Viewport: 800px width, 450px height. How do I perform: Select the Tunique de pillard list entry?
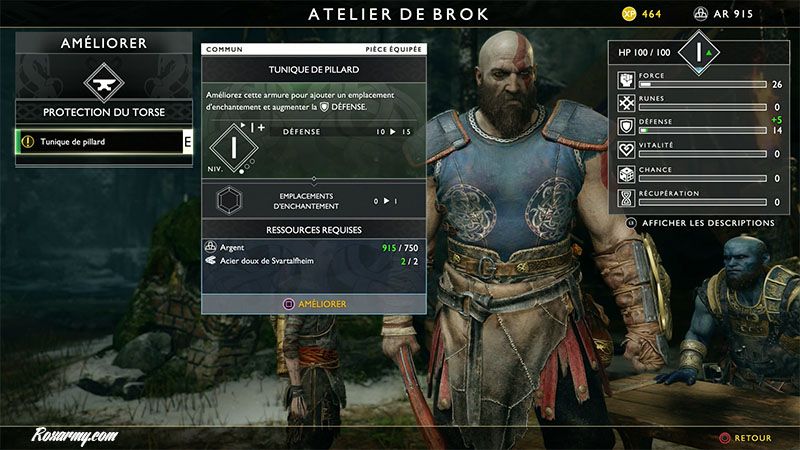[x=100, y=142]
